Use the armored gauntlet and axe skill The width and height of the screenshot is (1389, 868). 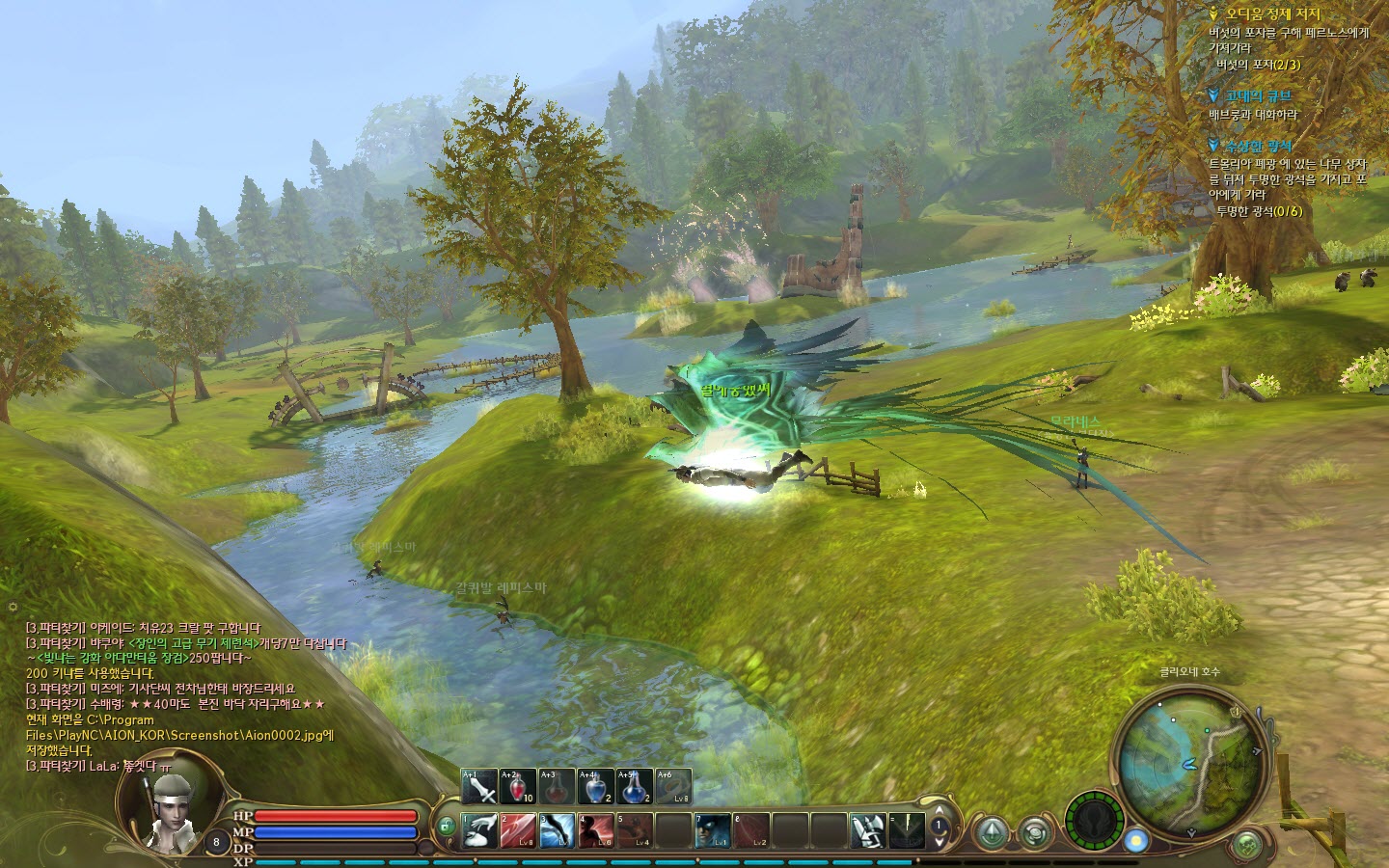868,831
